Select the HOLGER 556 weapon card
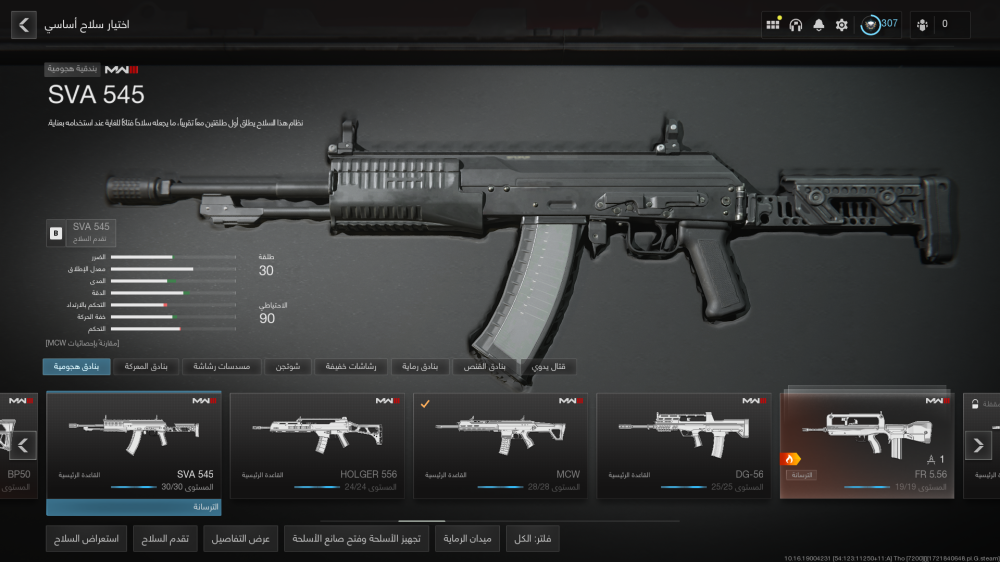Screen dimensions: 1000x562 click(317, 443)
